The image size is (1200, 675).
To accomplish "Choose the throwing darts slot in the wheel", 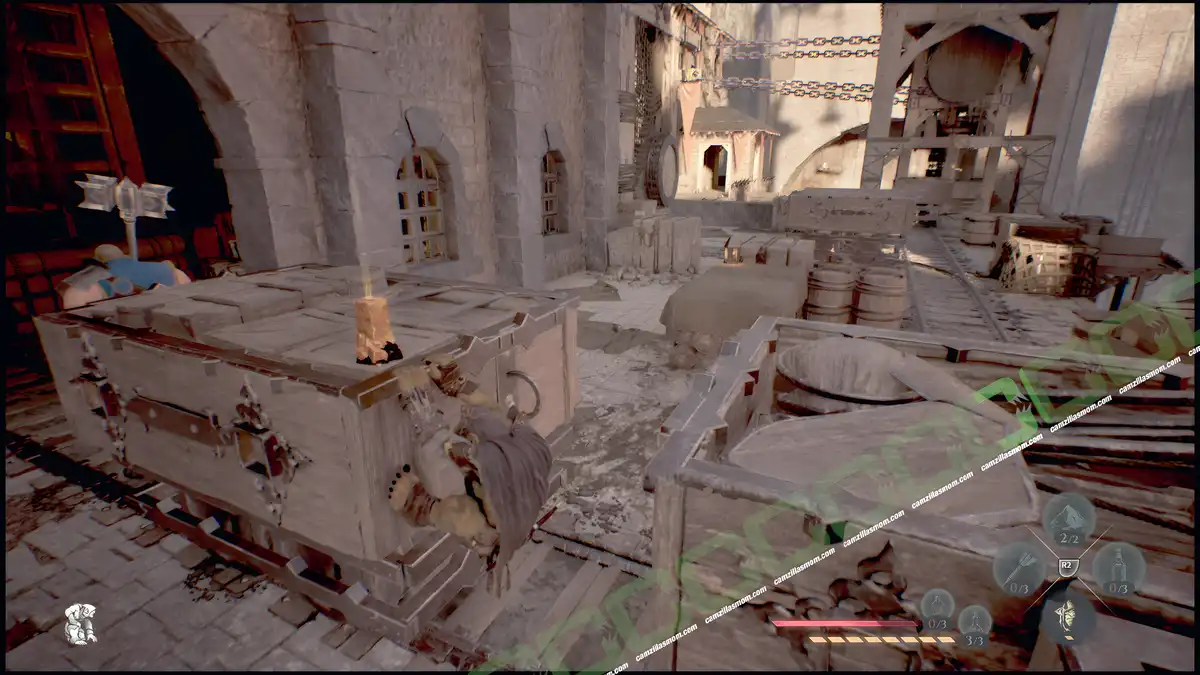I will coord(1019,569).
